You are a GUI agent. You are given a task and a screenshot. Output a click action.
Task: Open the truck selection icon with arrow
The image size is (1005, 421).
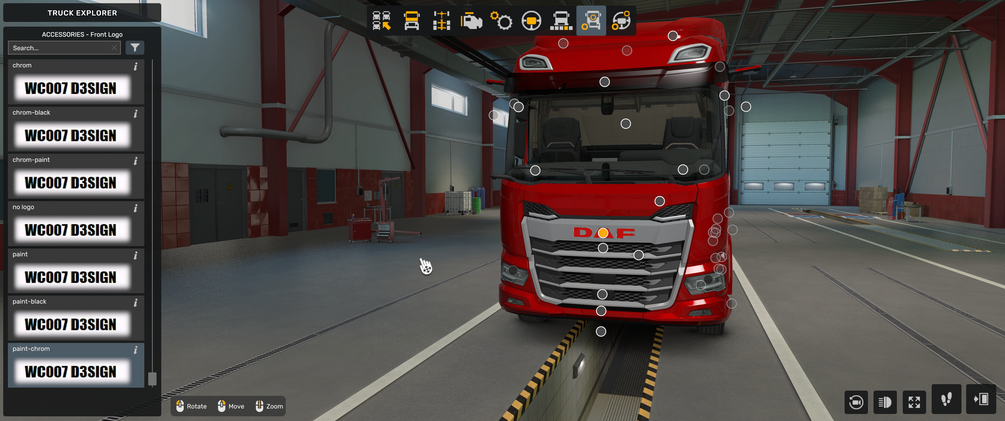click(x=381, y=21)
